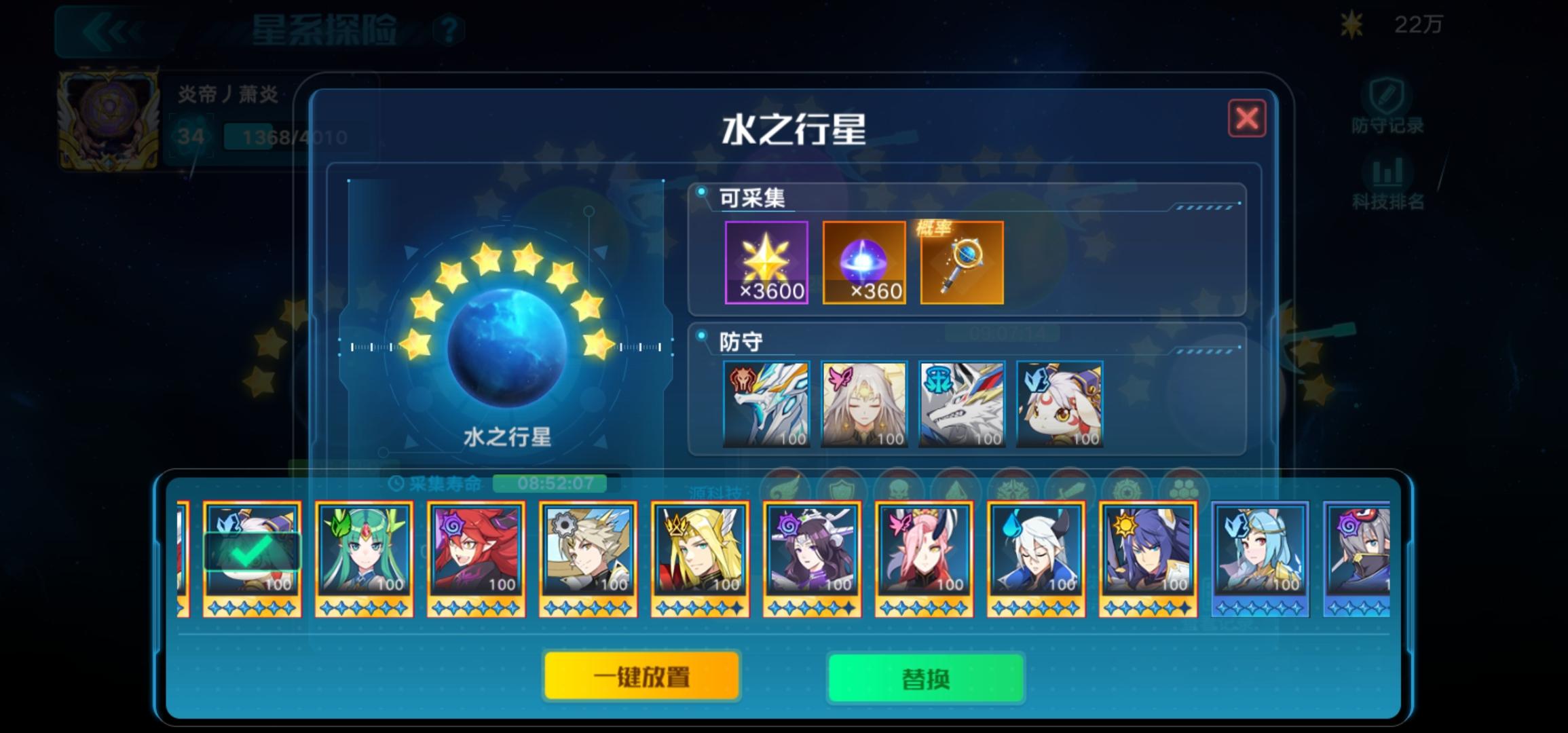Select the rabbit-like defender in 防守 slot
This screenshot has height=733, width=1568.
(x=1059, y=403)
